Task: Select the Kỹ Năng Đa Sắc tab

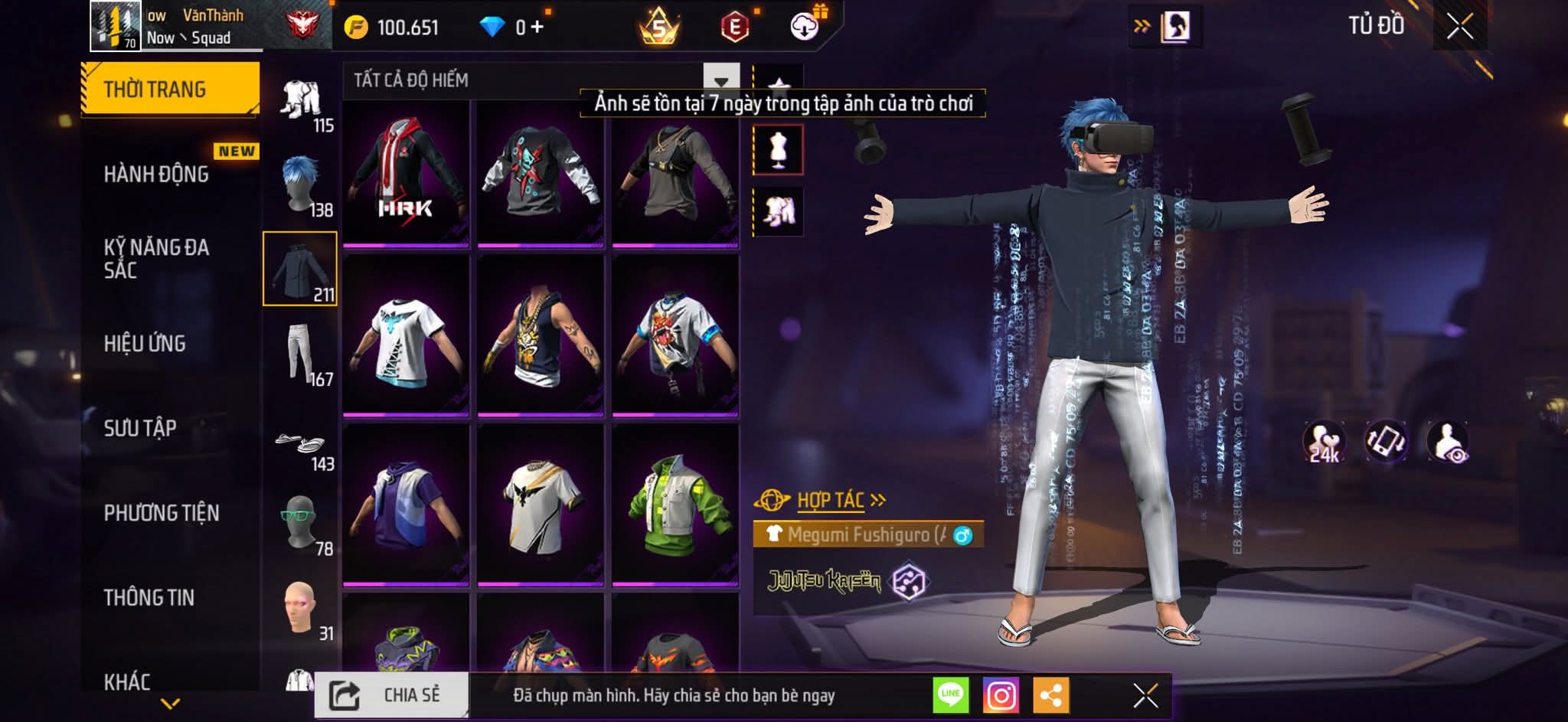Action: click(157, 259)
